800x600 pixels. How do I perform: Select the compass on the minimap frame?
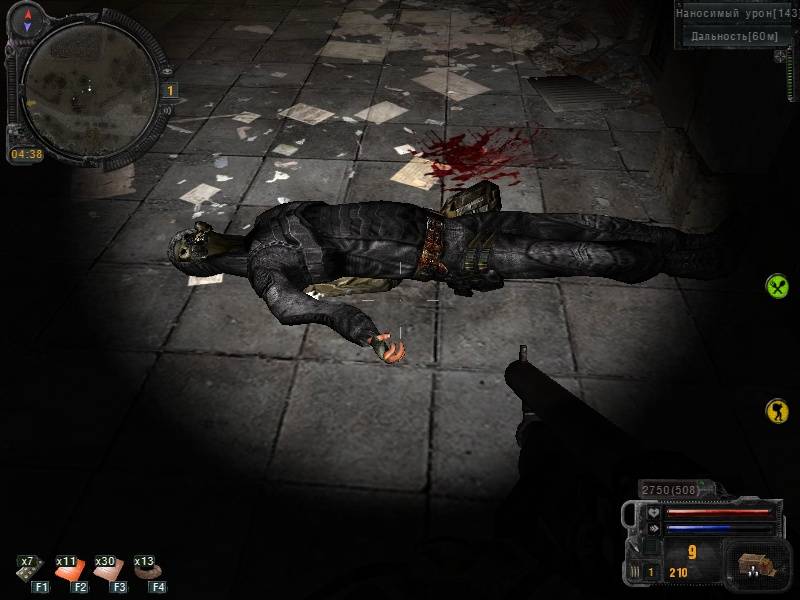click(28, 16)
